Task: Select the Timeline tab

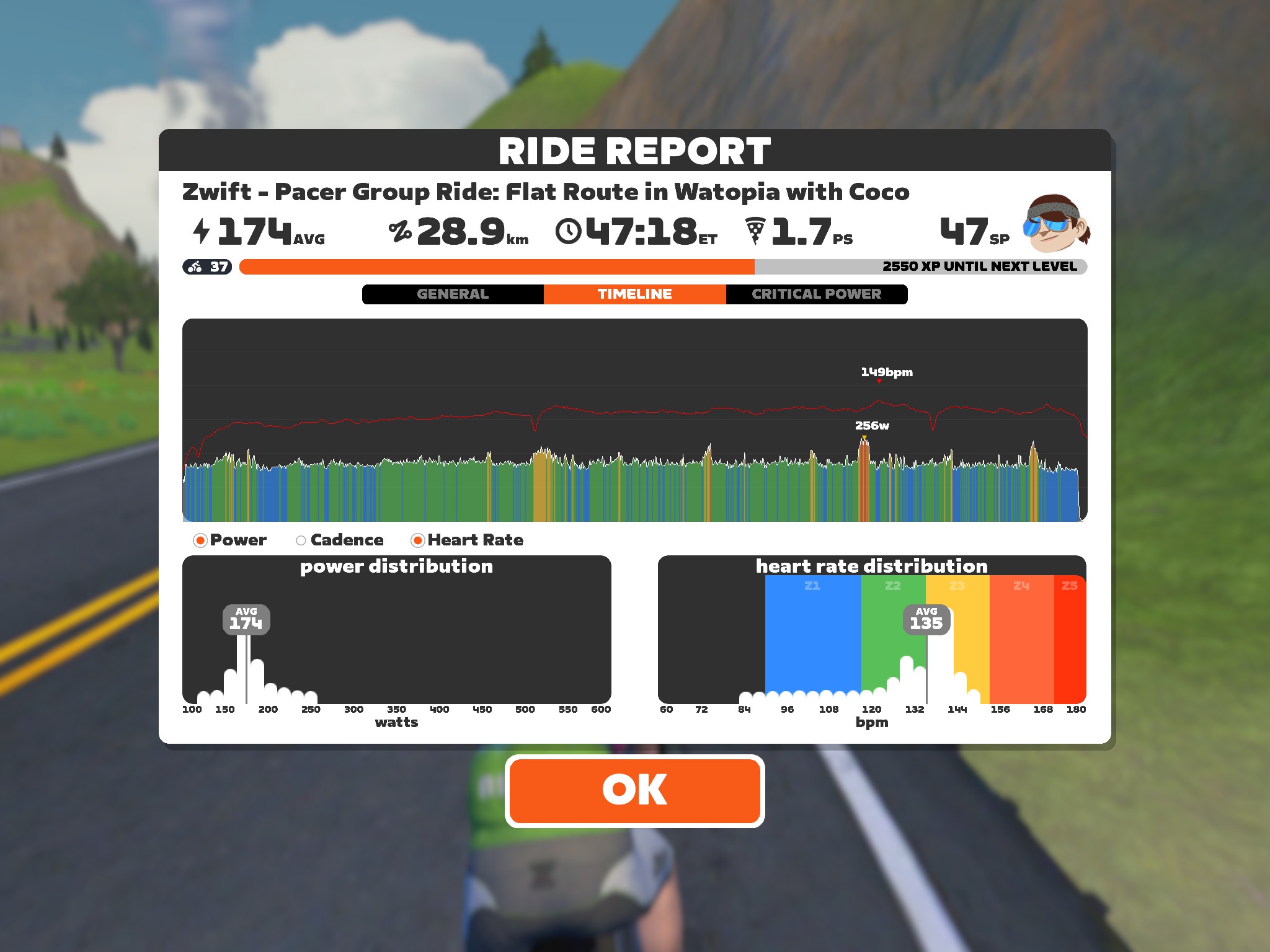Action: pyautogui.click(x=634, y=294)
